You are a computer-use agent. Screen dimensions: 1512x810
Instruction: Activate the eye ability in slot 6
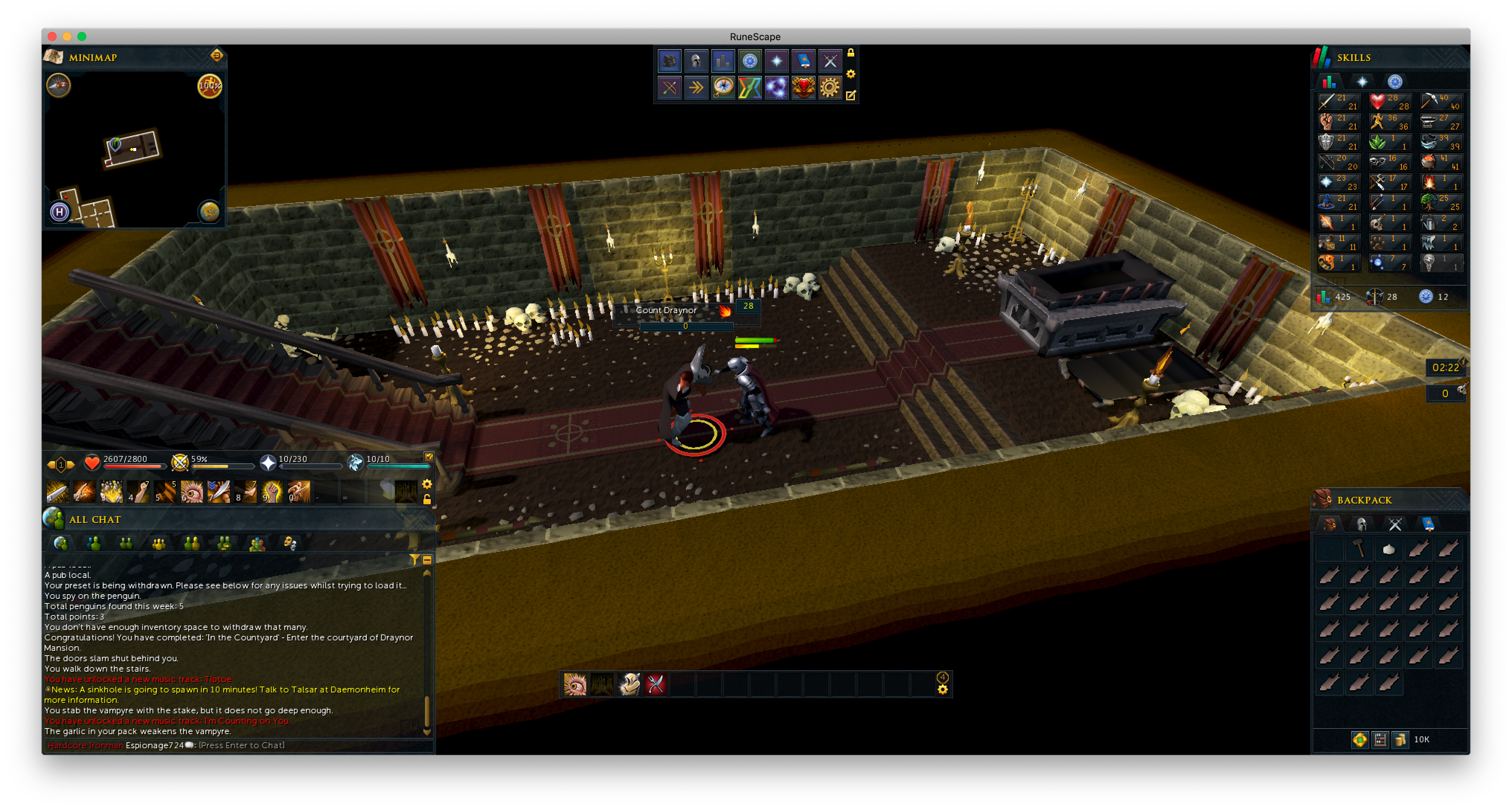191,492
